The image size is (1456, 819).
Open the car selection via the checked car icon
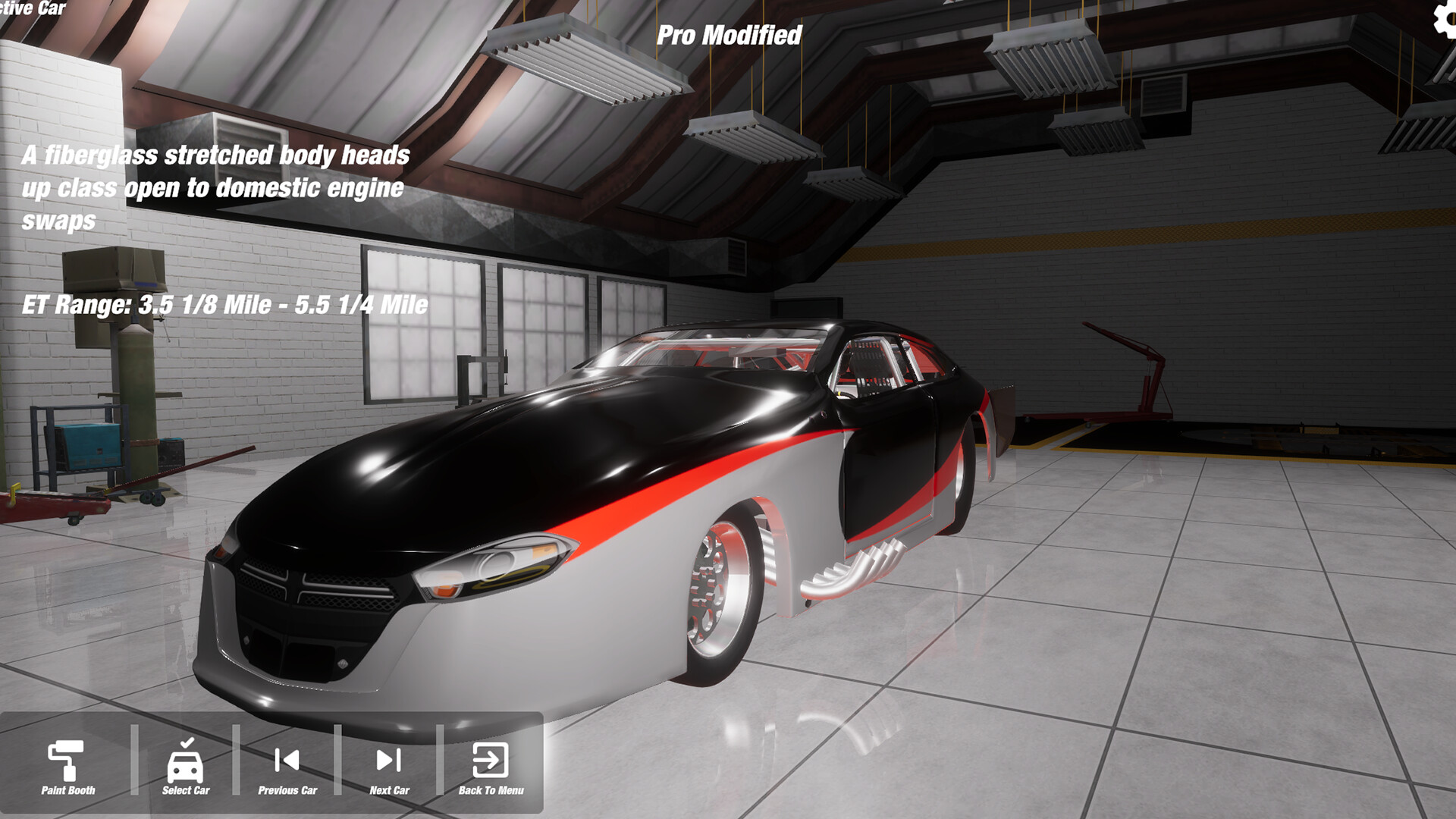(184, 762)
